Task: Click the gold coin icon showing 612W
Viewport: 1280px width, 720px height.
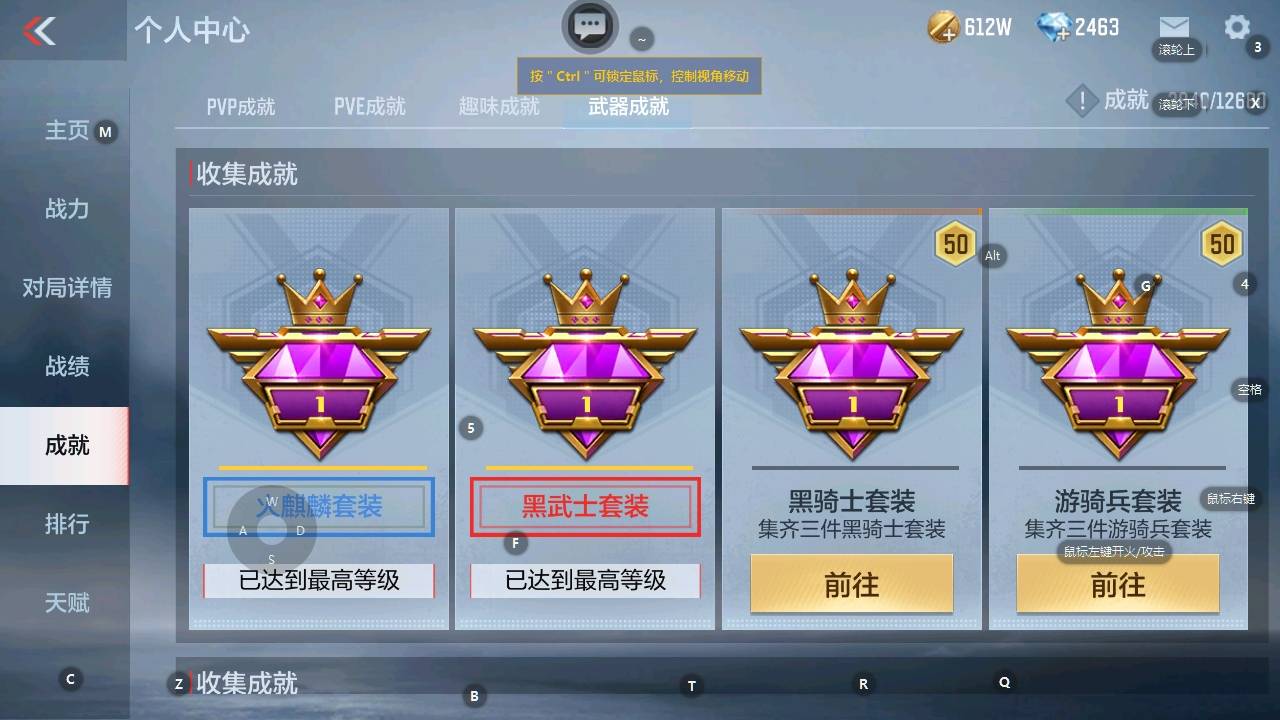Action: point(943,27)
